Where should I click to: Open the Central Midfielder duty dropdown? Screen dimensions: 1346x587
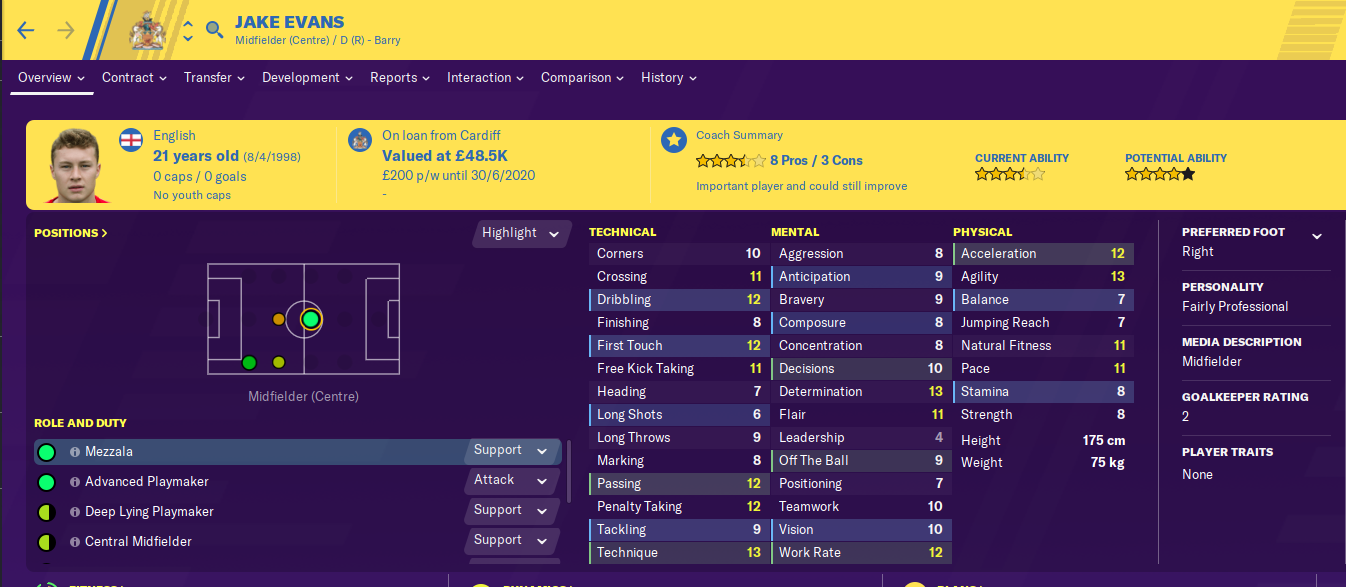click(511, 541)
